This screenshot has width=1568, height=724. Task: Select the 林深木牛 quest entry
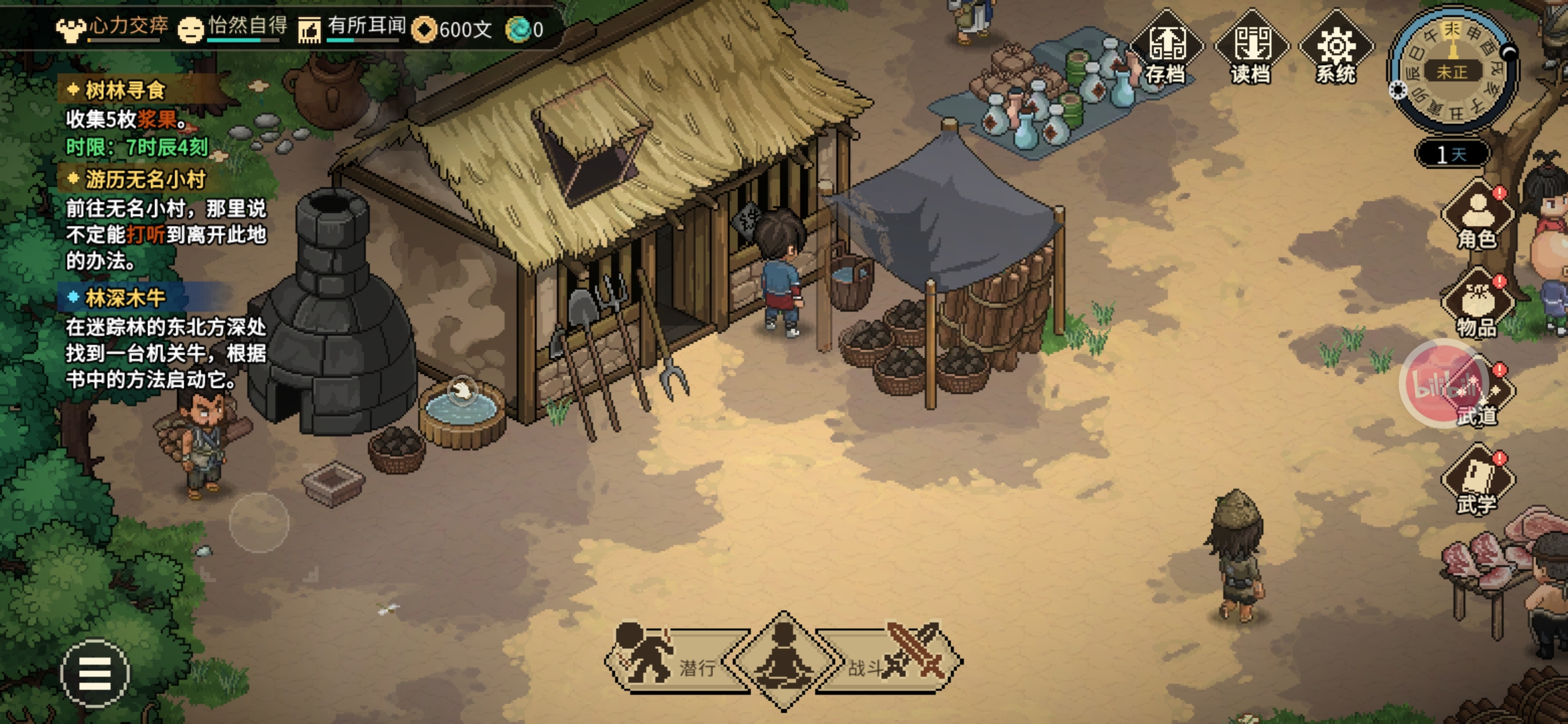pyautogui.click(x=125, y=298)
